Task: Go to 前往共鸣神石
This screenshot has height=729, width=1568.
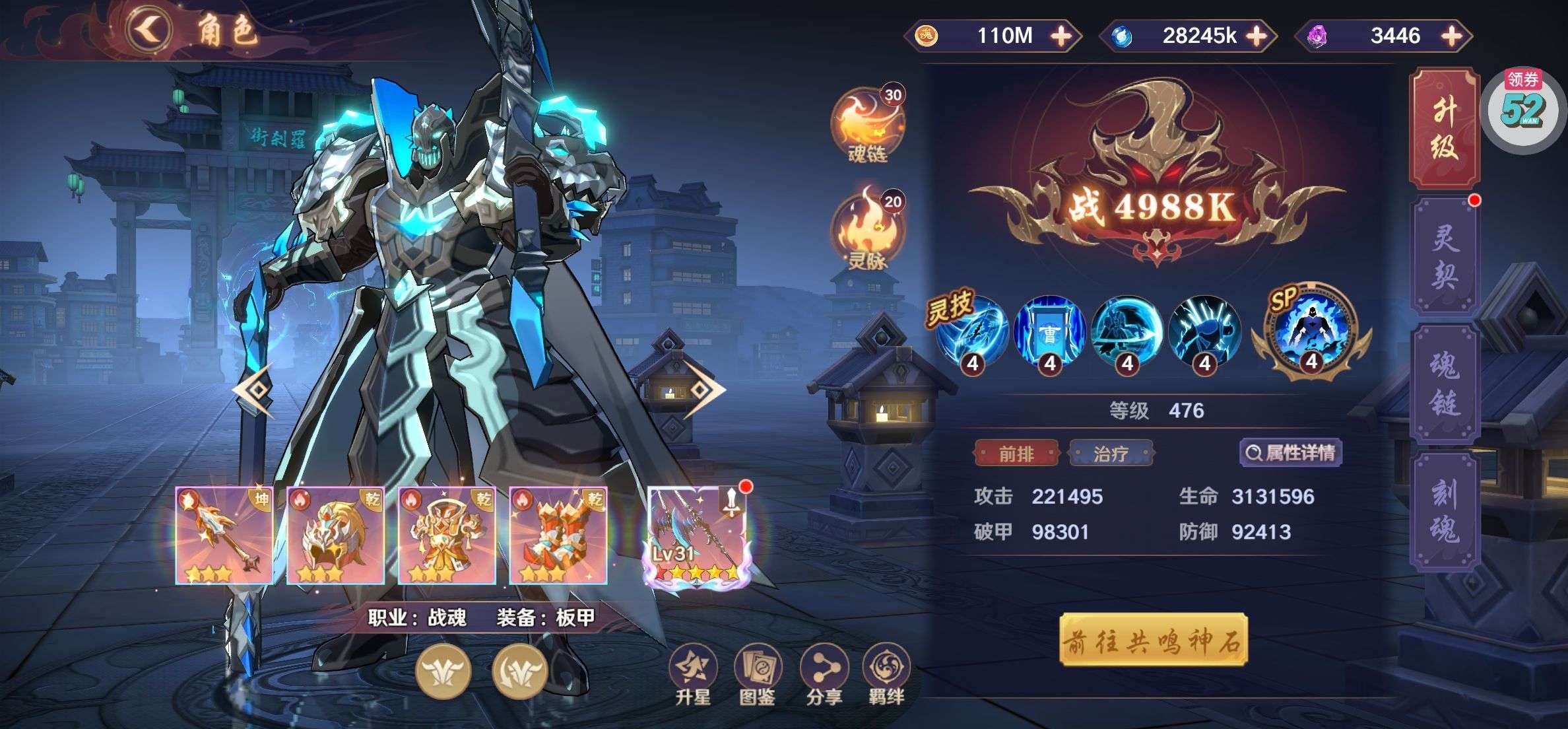Action: 1153,641
